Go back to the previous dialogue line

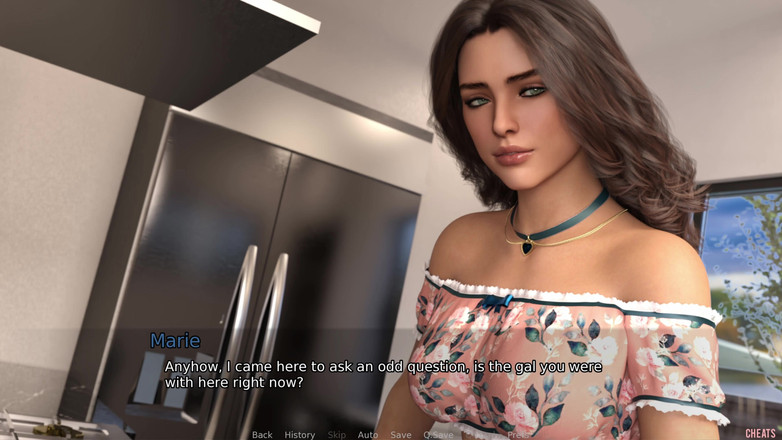pos(262,435)
